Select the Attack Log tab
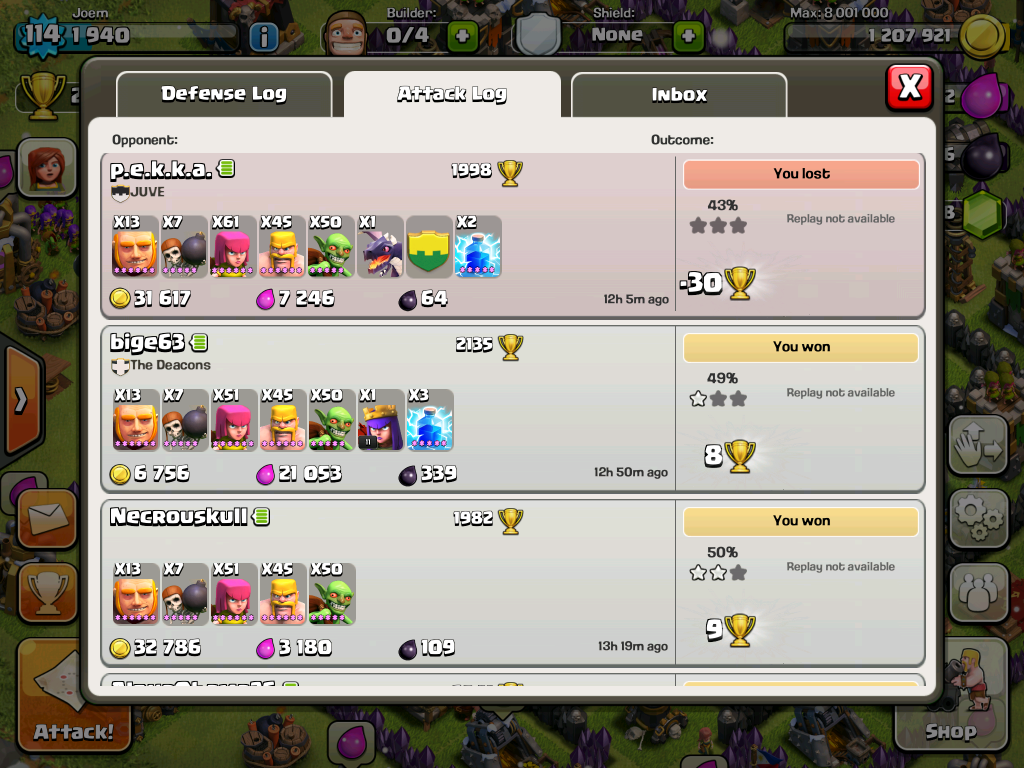This screenshot has width=1024, height=768. pyautogui.click(x=452, y=95)
